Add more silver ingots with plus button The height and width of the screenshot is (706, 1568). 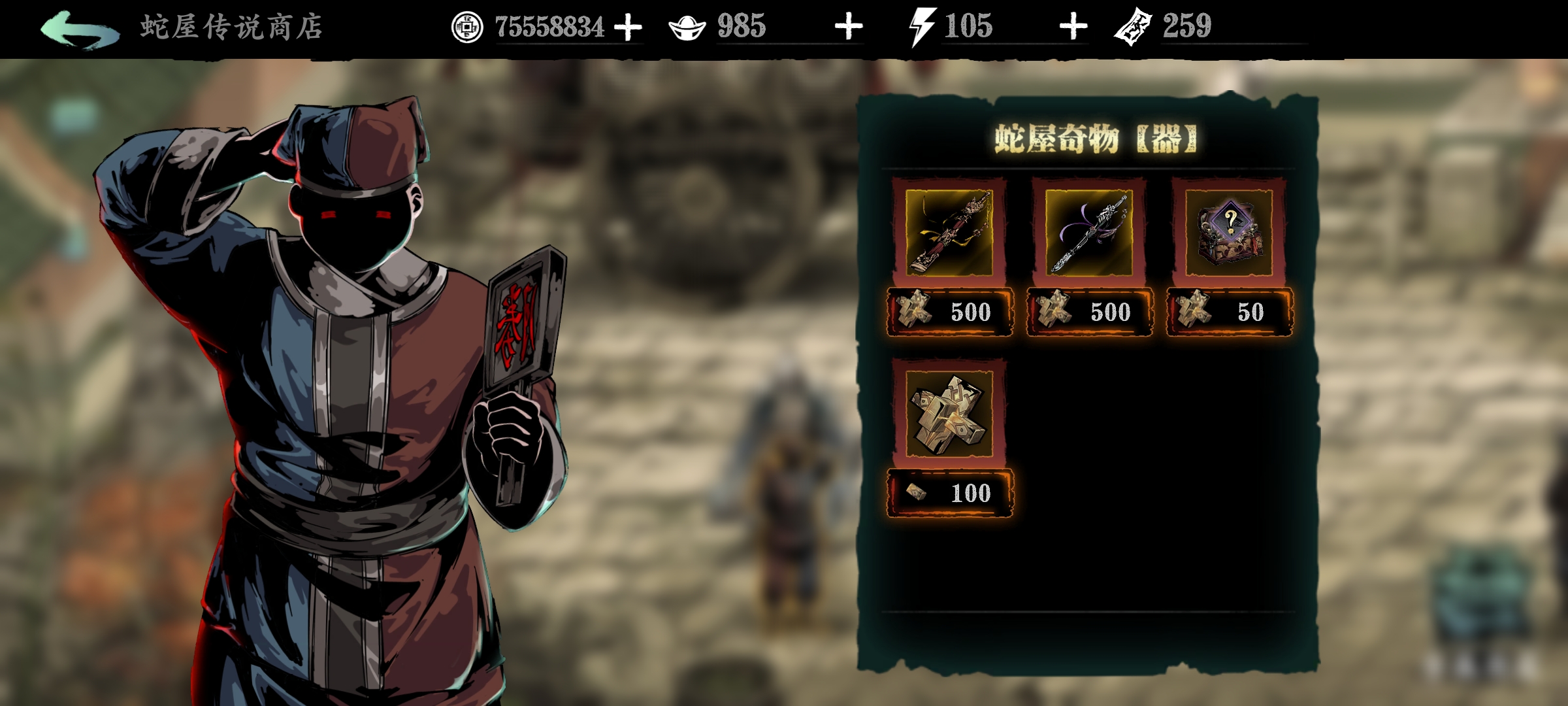coord(849,27)
